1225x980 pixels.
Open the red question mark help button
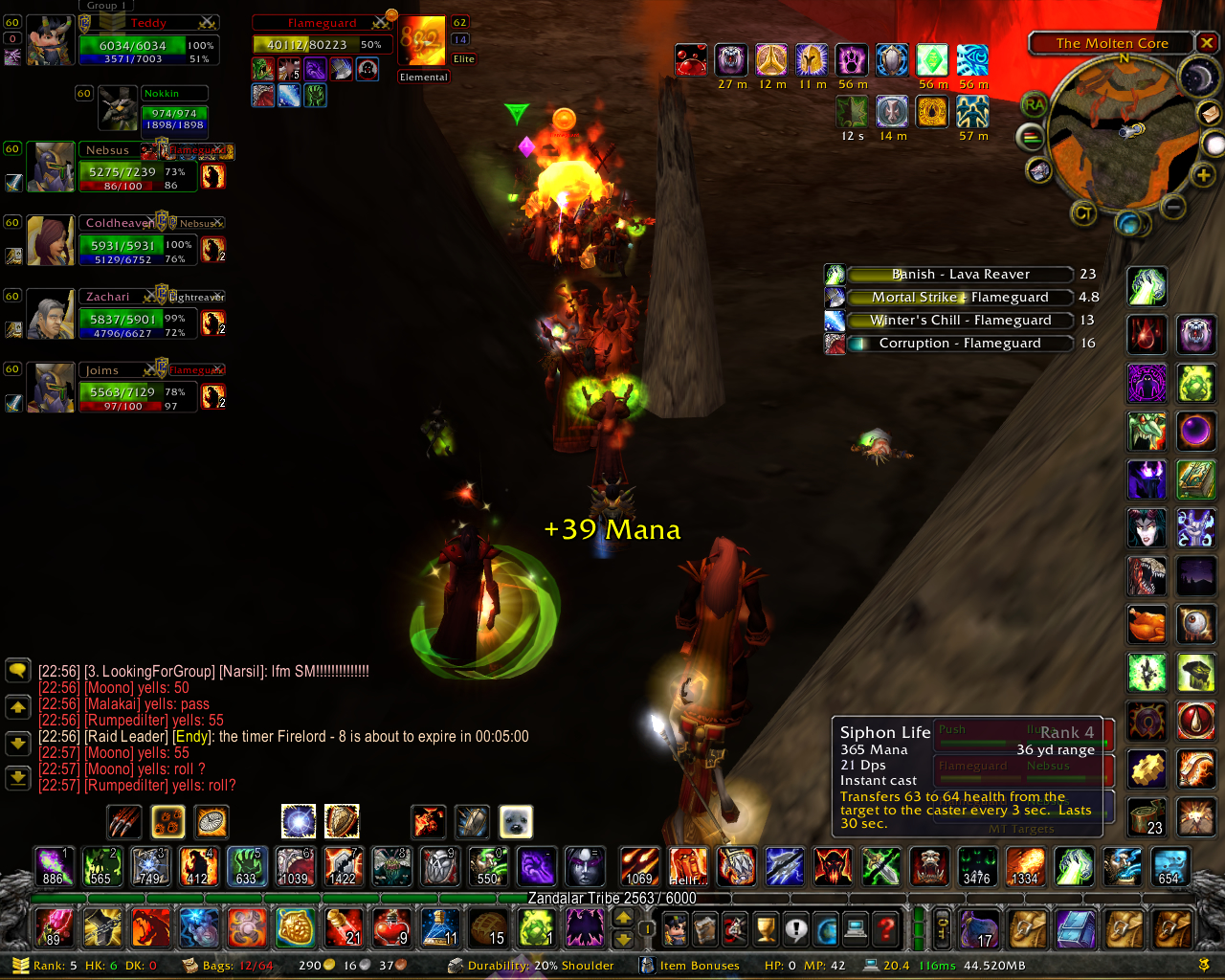pyautogui.click(x=887, y=928)
